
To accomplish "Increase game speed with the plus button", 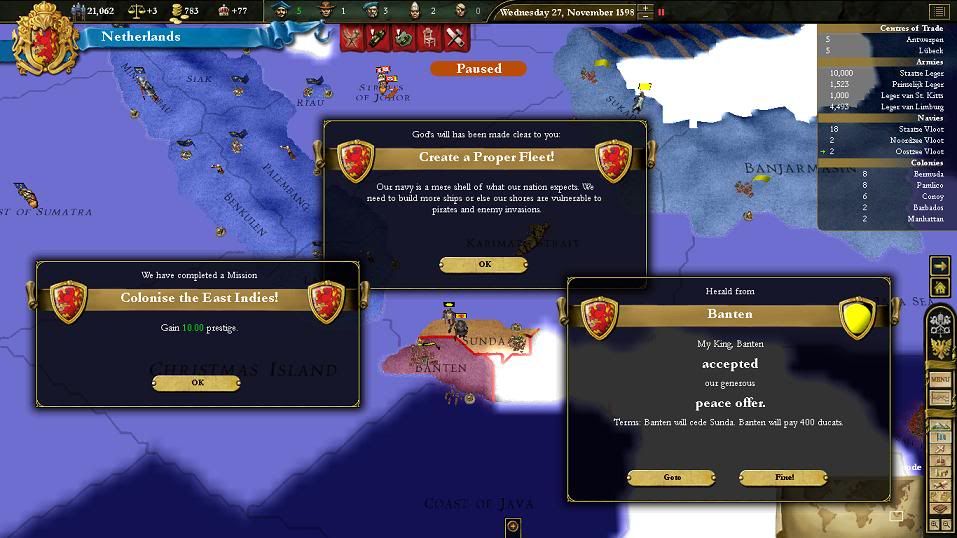I will coord(645,9).
